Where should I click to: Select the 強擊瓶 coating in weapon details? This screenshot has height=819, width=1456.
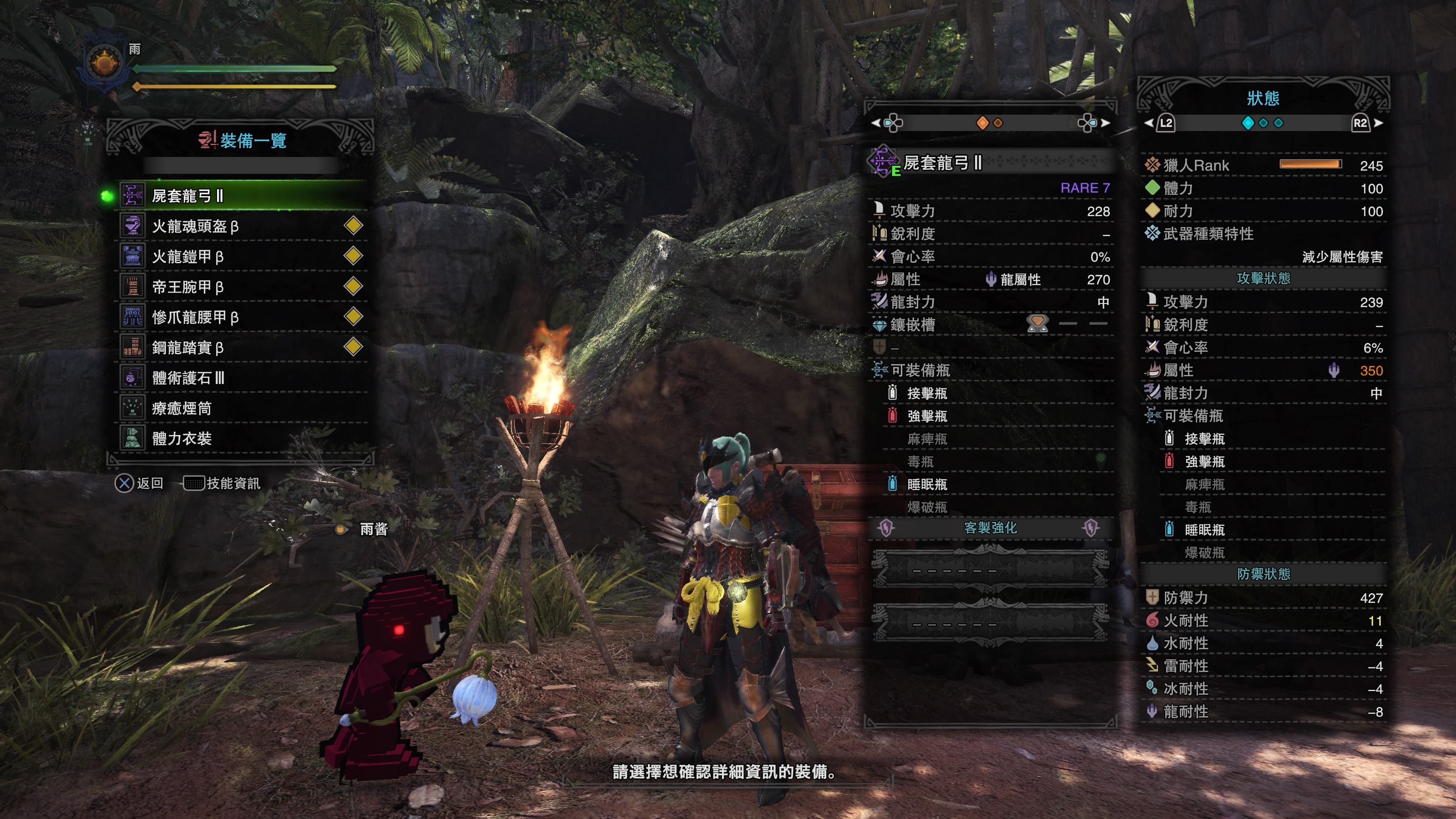(927, 416)
